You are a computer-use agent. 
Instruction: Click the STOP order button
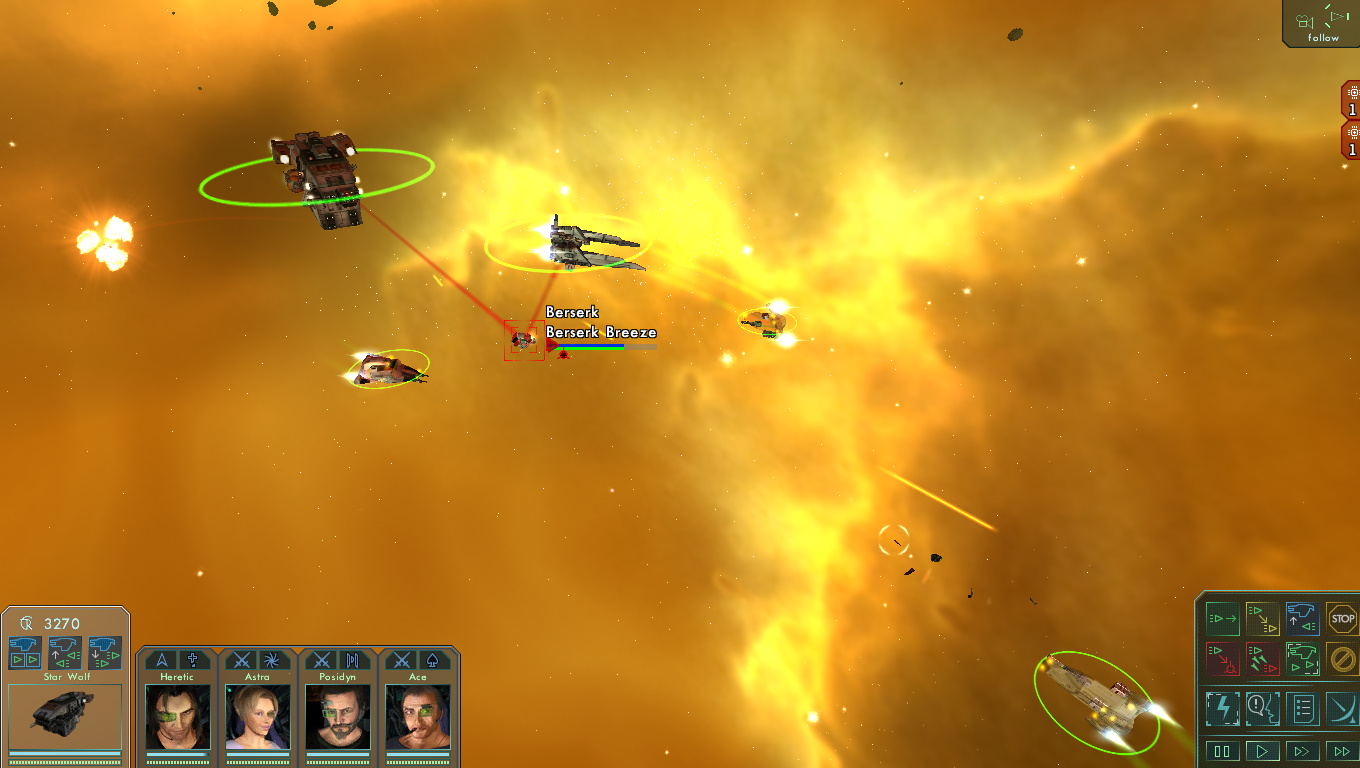[1342, 619]
